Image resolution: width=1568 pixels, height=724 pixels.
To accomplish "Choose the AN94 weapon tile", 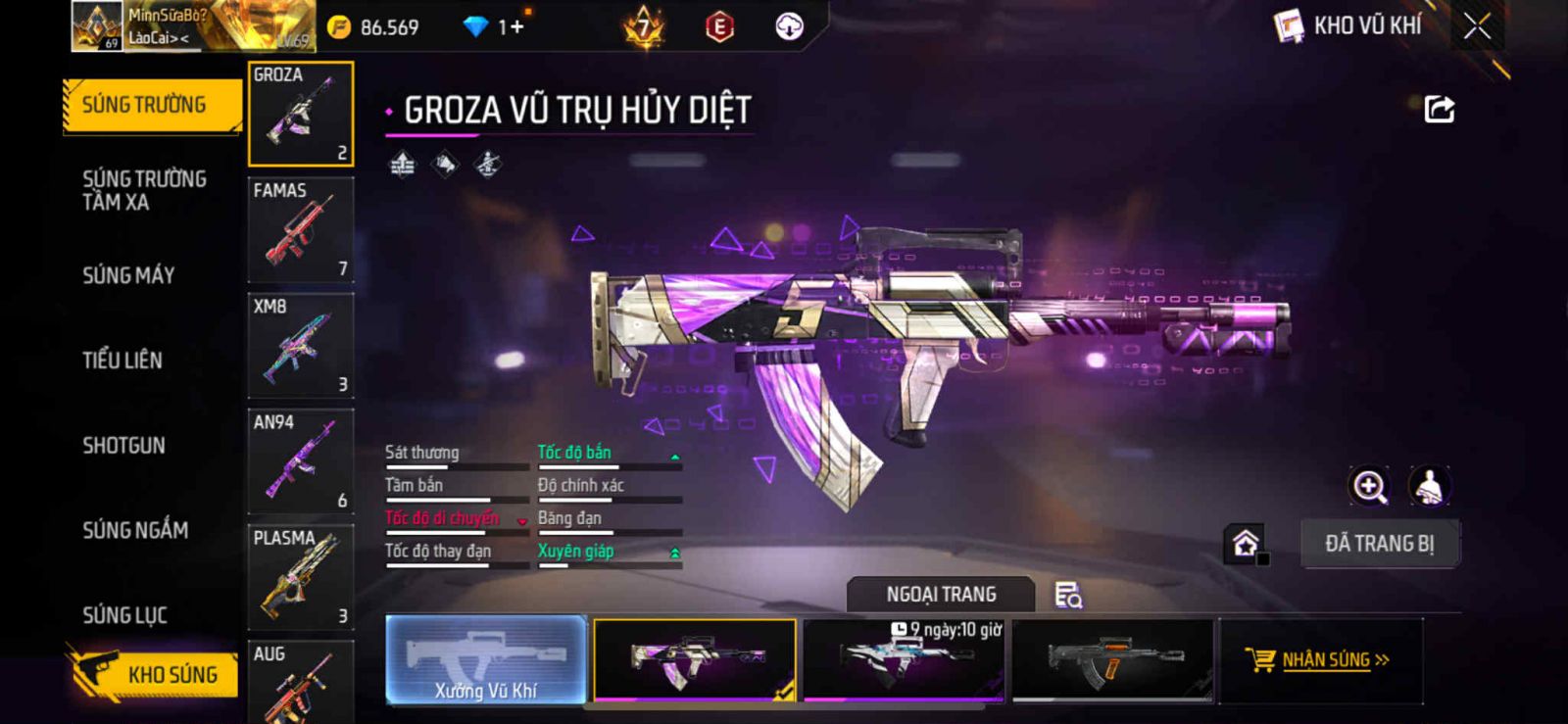I will [301, 461].
